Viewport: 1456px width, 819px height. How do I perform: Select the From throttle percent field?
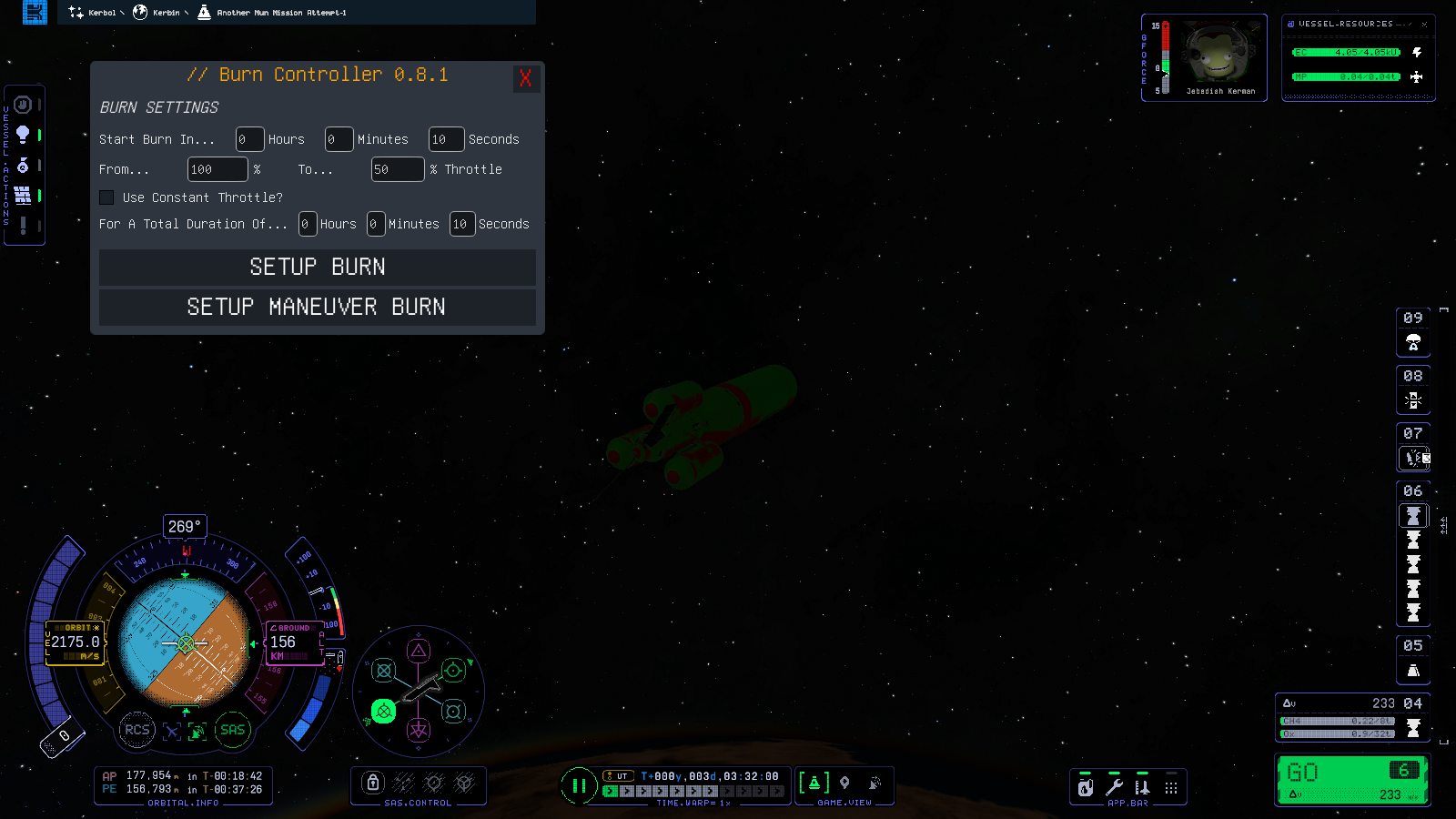pyautogui.click(x=217, y=169)
